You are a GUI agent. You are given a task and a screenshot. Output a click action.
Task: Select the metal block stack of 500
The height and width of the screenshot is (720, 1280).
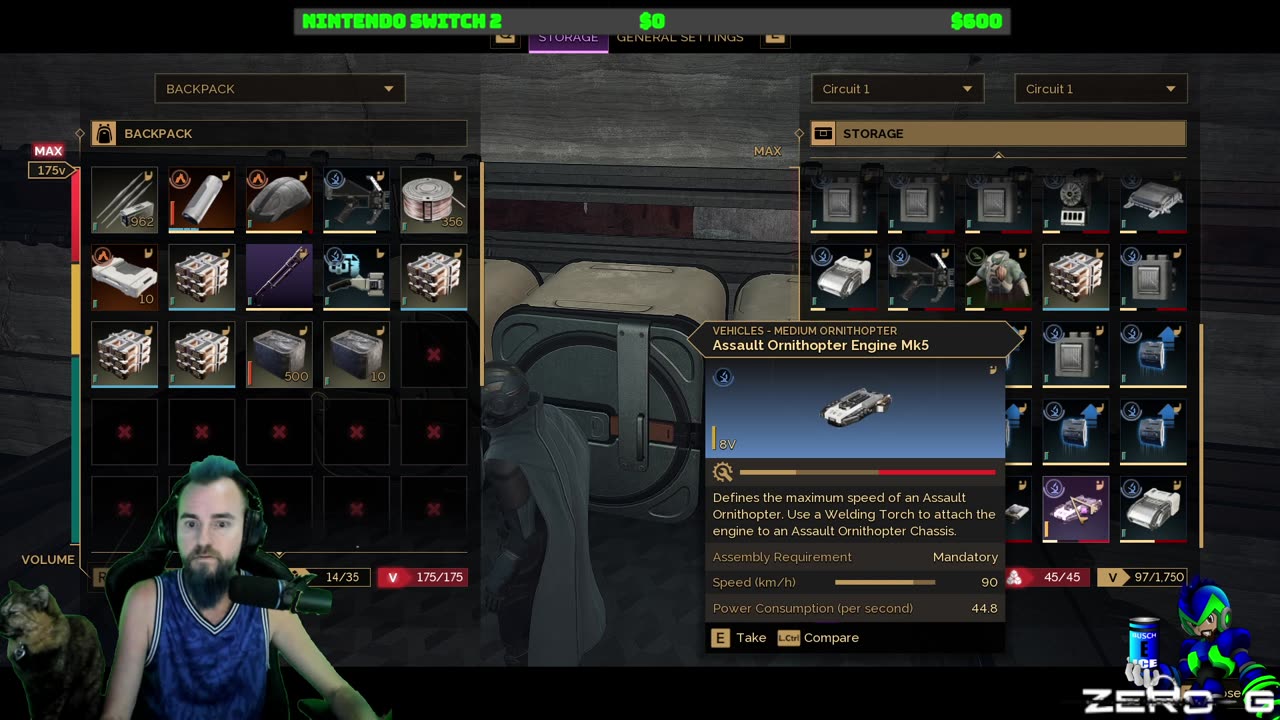279,354
